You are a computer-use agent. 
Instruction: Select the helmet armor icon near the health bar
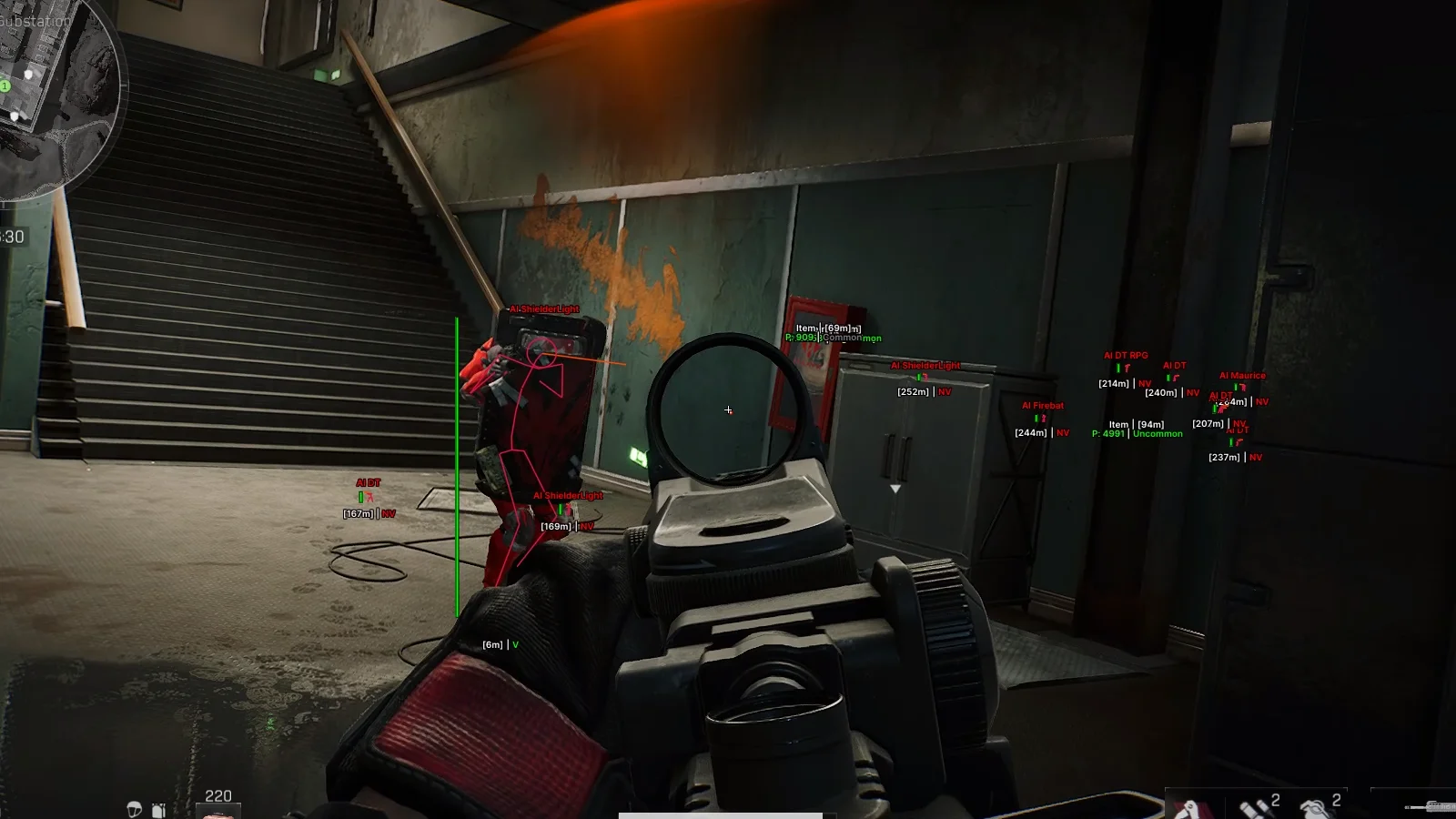(x=134, y=809)
